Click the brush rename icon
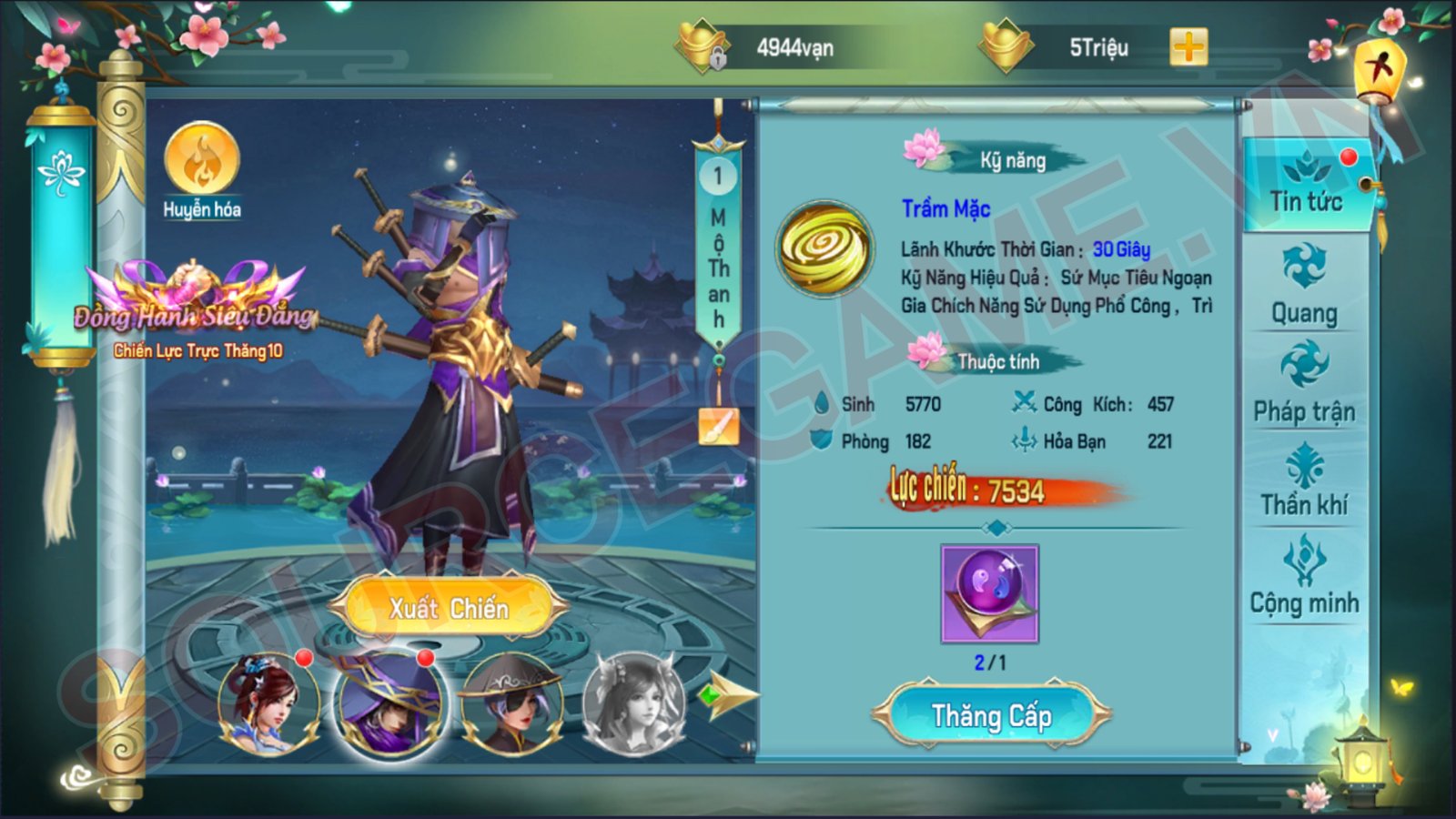 718,426
